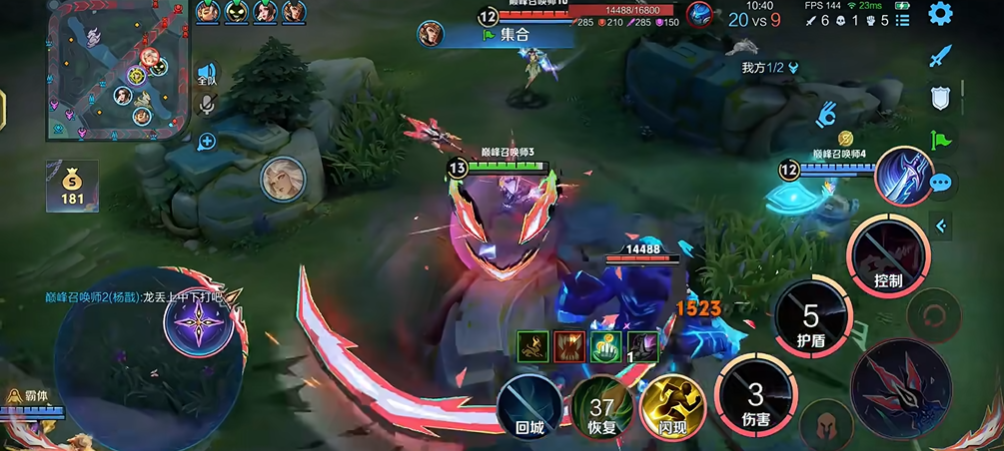Open the scoreboard list icon
This screenshot has height=451, width=1004.
902,20
